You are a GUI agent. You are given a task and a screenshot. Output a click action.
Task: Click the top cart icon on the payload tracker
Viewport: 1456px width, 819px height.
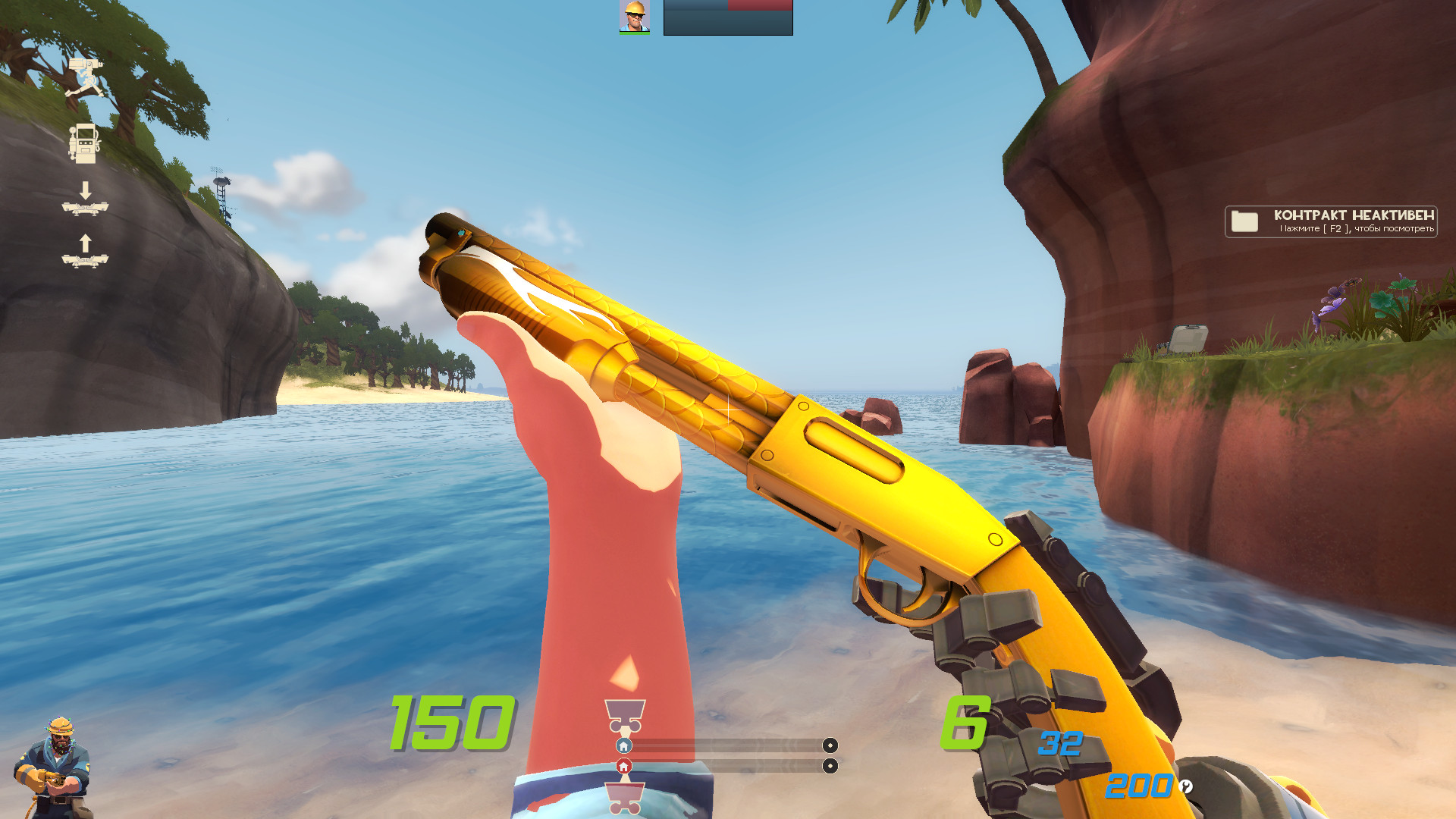624,714
